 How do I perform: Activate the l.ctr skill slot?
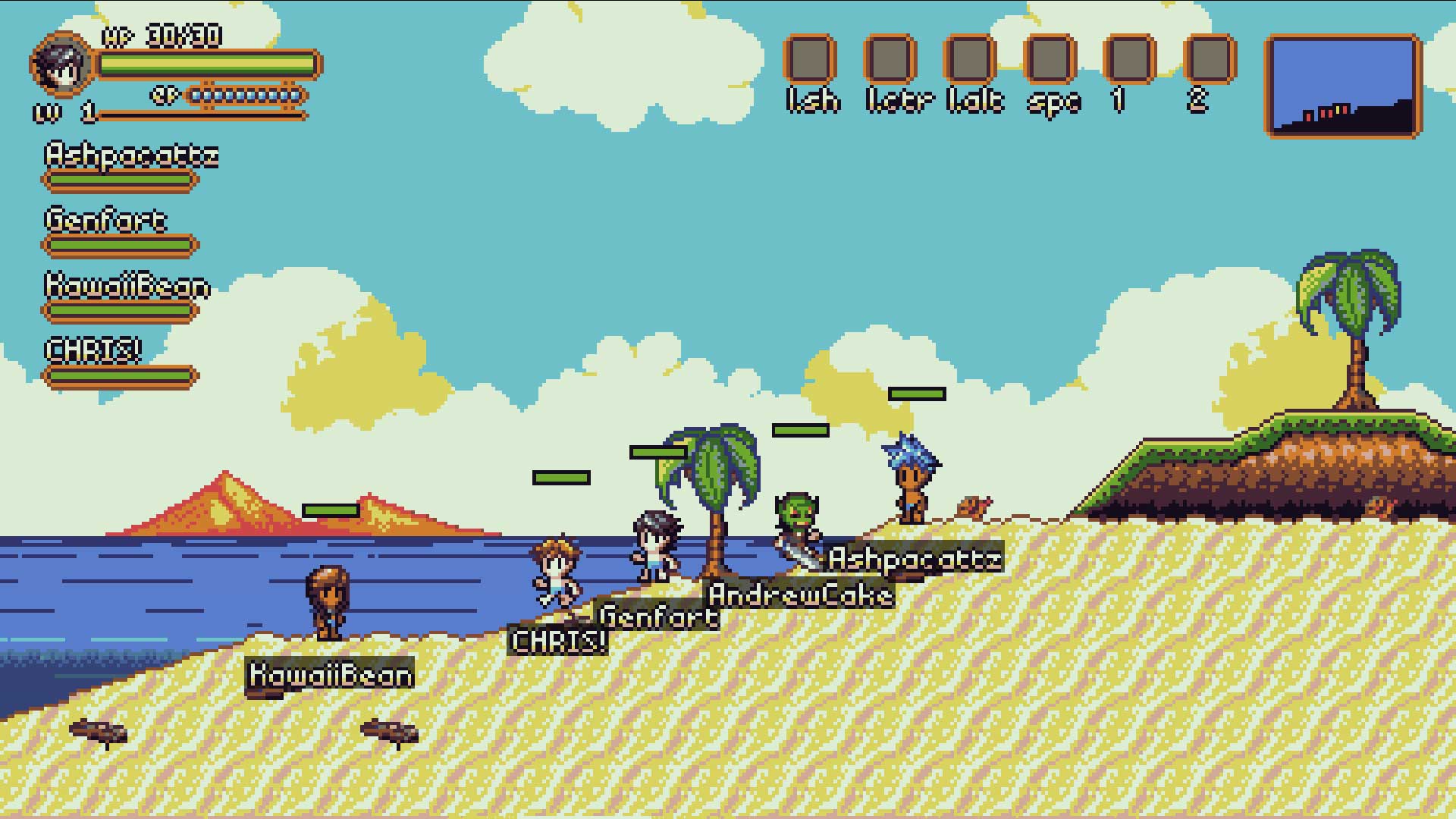(890, 58)
